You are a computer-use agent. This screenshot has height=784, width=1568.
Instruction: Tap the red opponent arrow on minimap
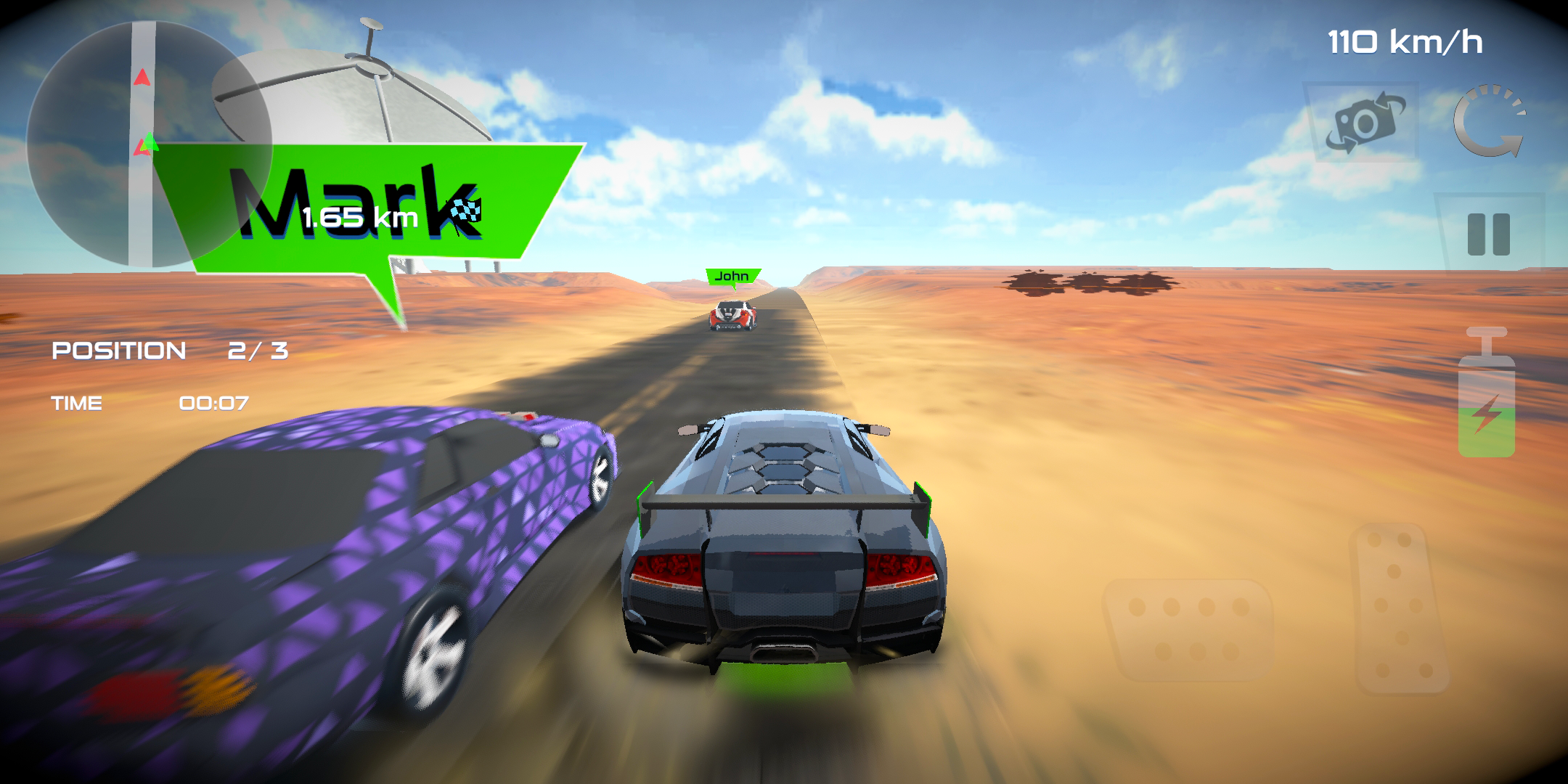coord(142,76)
